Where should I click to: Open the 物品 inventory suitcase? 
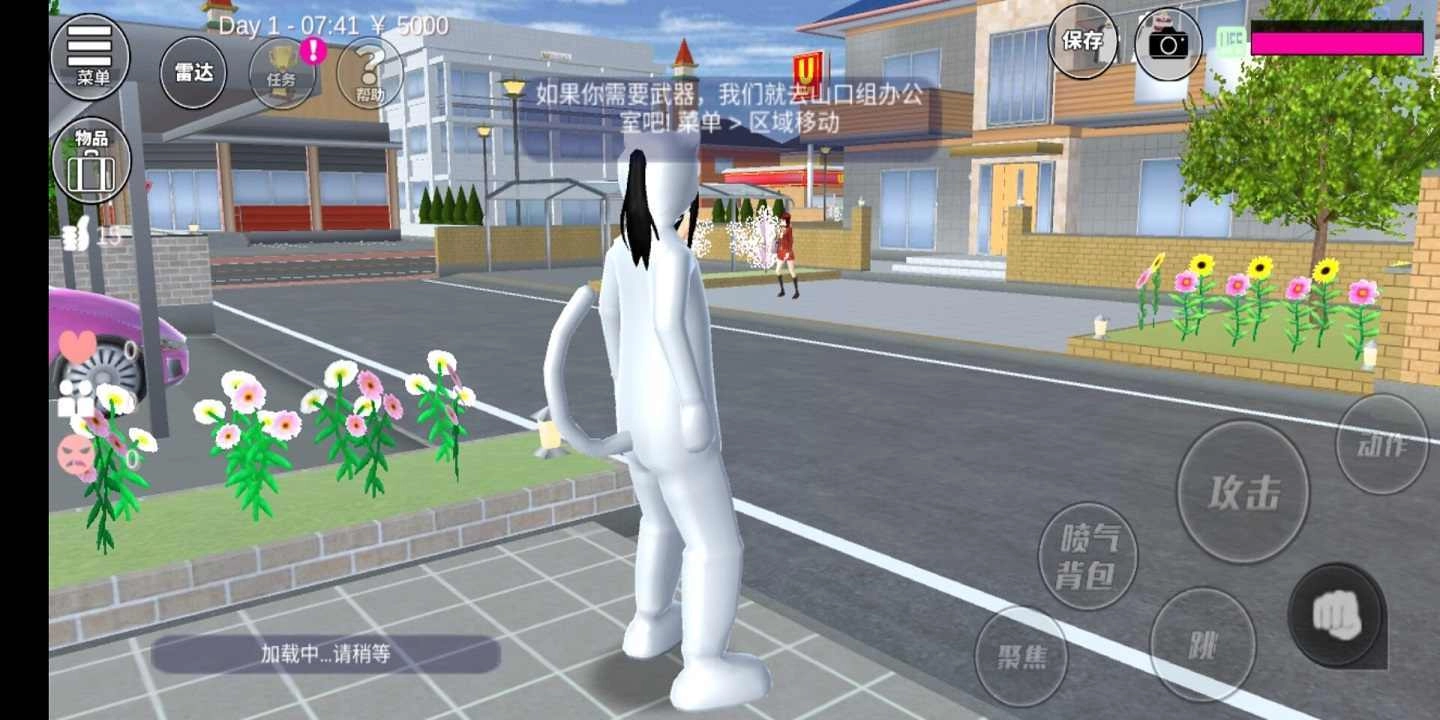90,160
